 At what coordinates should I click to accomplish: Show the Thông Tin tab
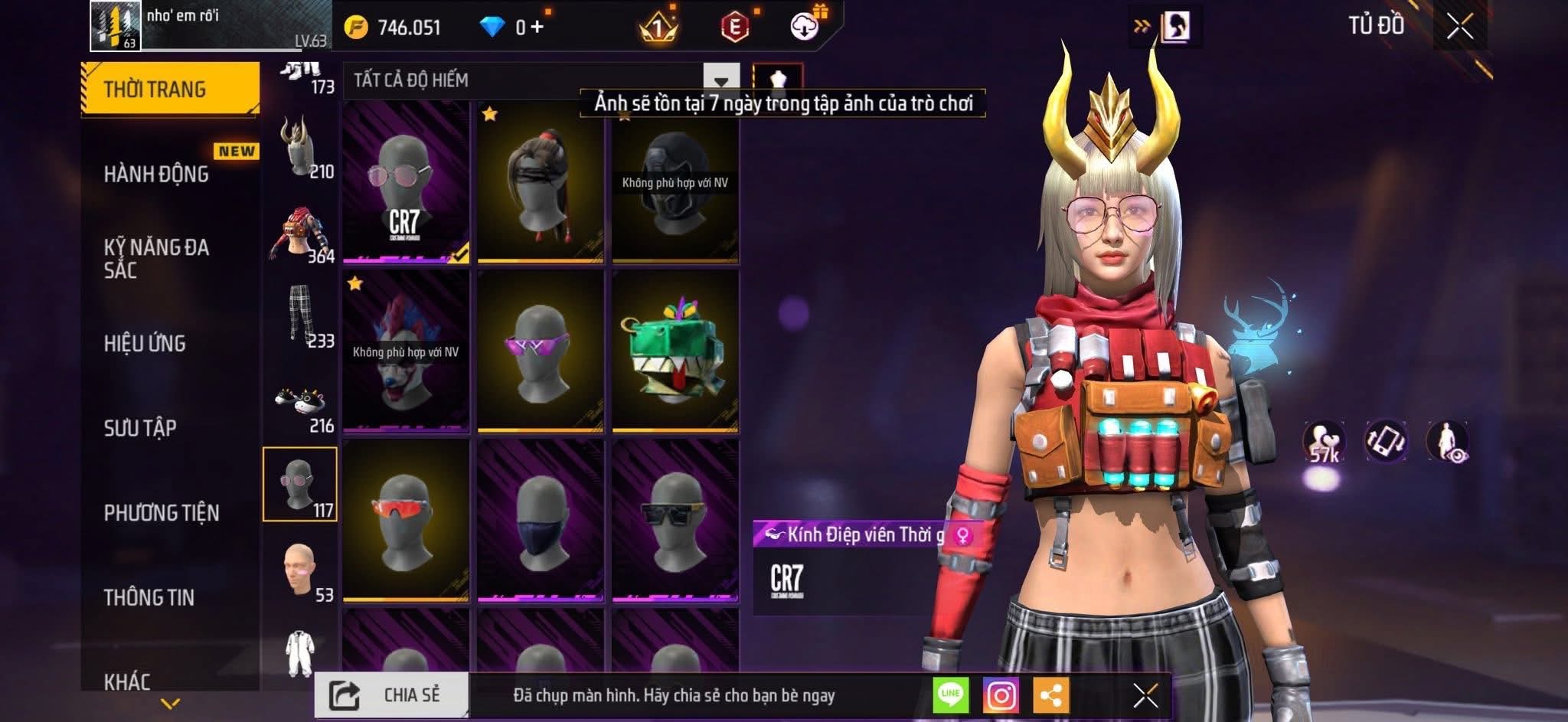click(149, 597)
